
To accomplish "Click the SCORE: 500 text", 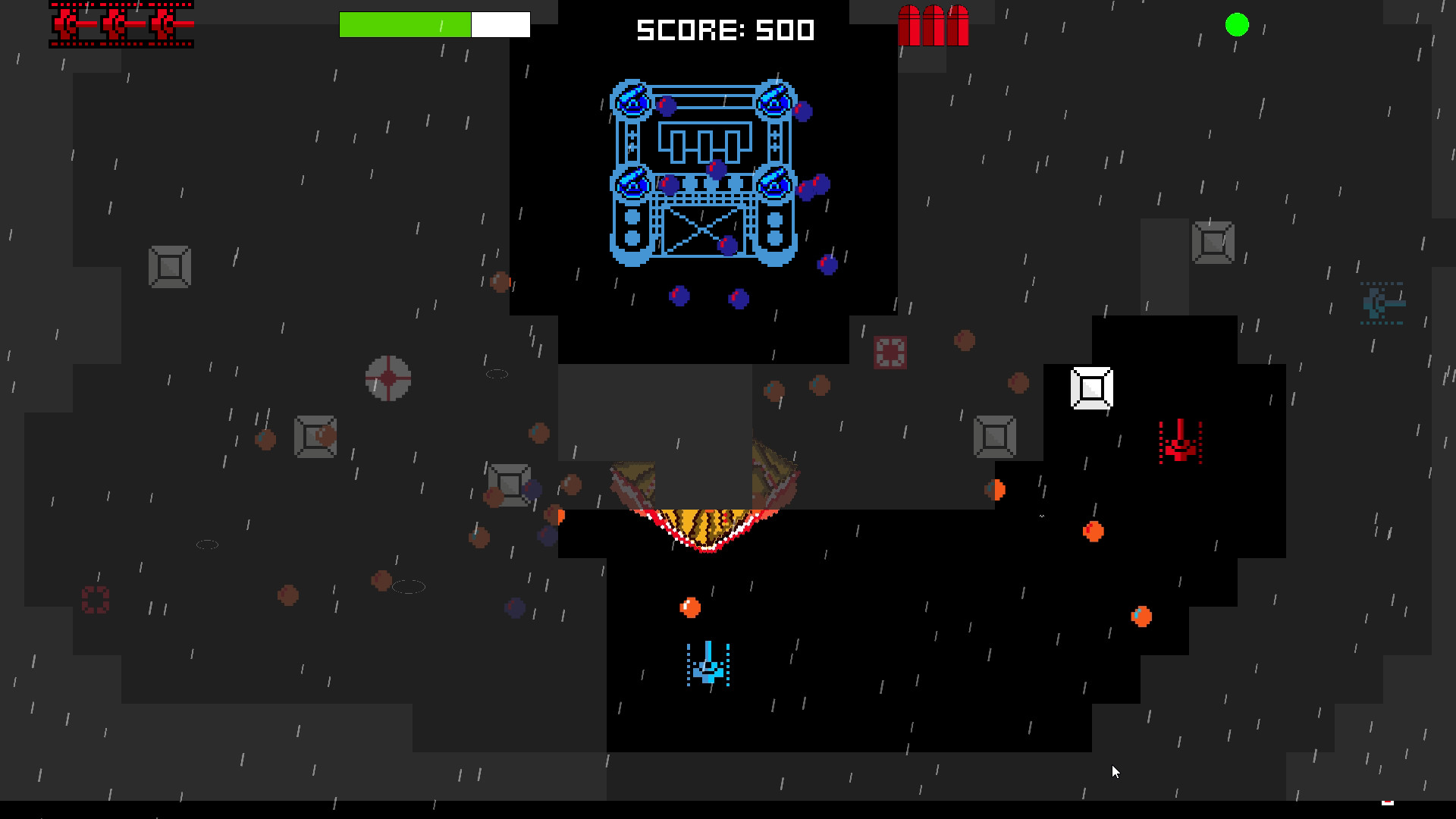I will (x=725, y=30).
